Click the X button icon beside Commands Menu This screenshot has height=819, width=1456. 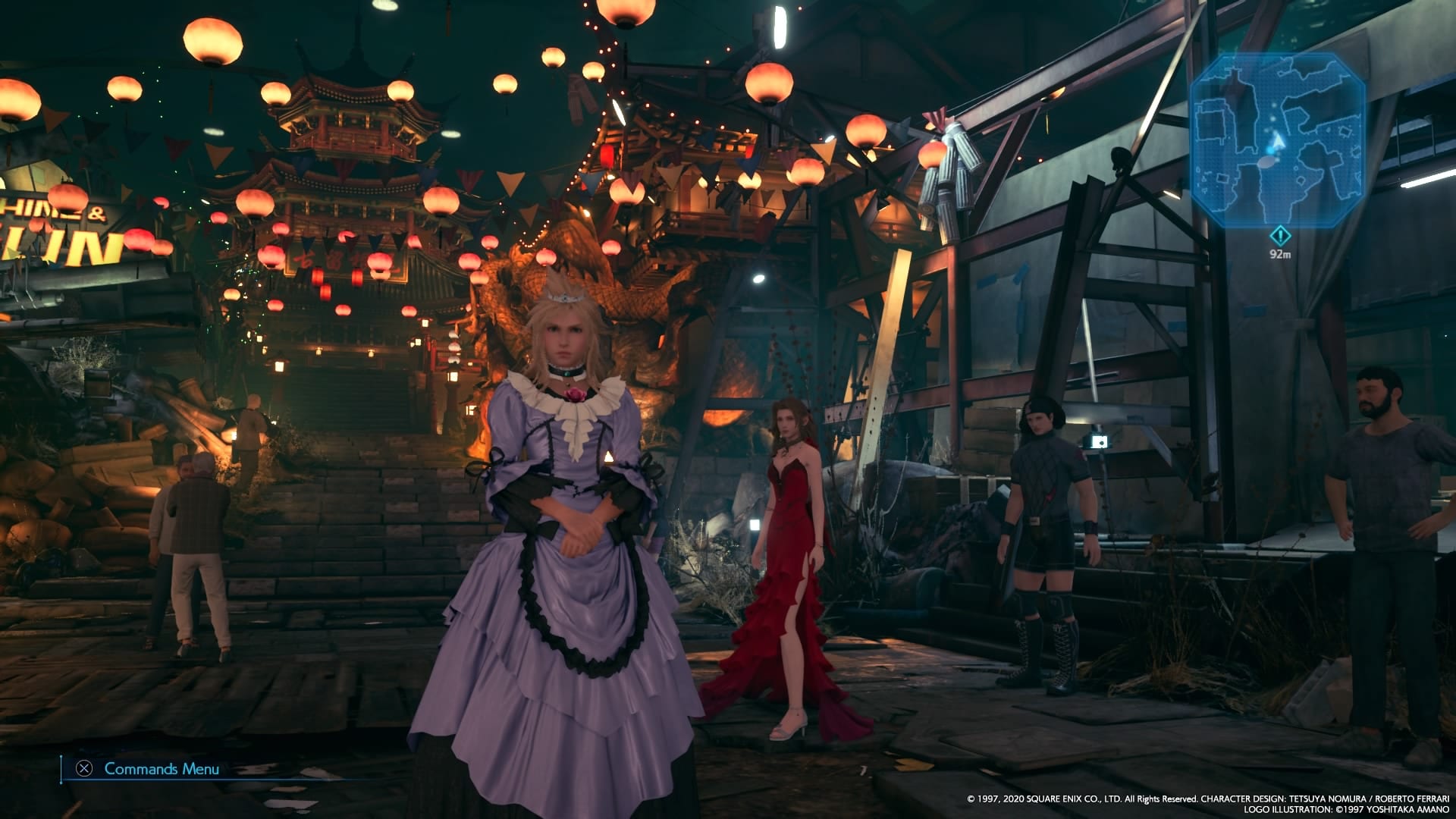tap(86, 769)
